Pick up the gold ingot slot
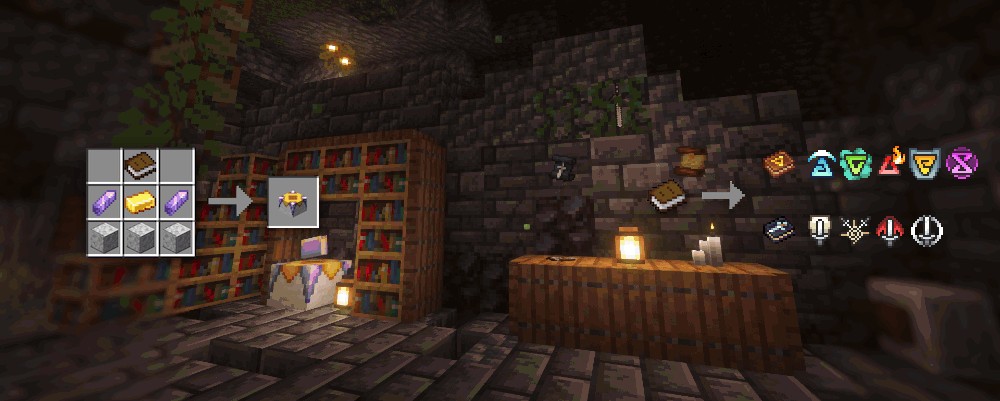Image resolution: width=1000 pixels, height=401 pixels. (141, 201)
